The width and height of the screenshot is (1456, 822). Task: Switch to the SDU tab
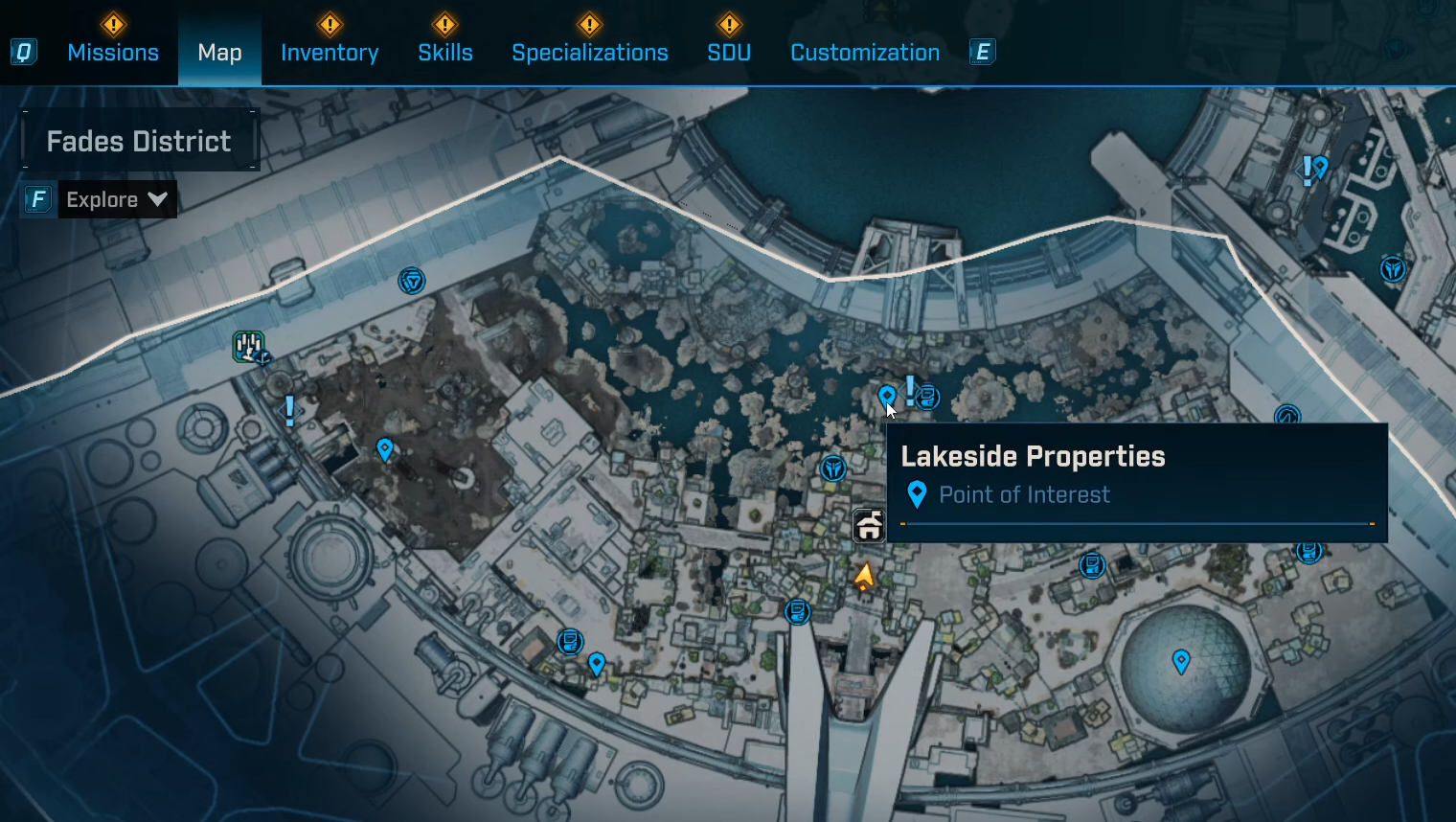(x=729, y=53)
